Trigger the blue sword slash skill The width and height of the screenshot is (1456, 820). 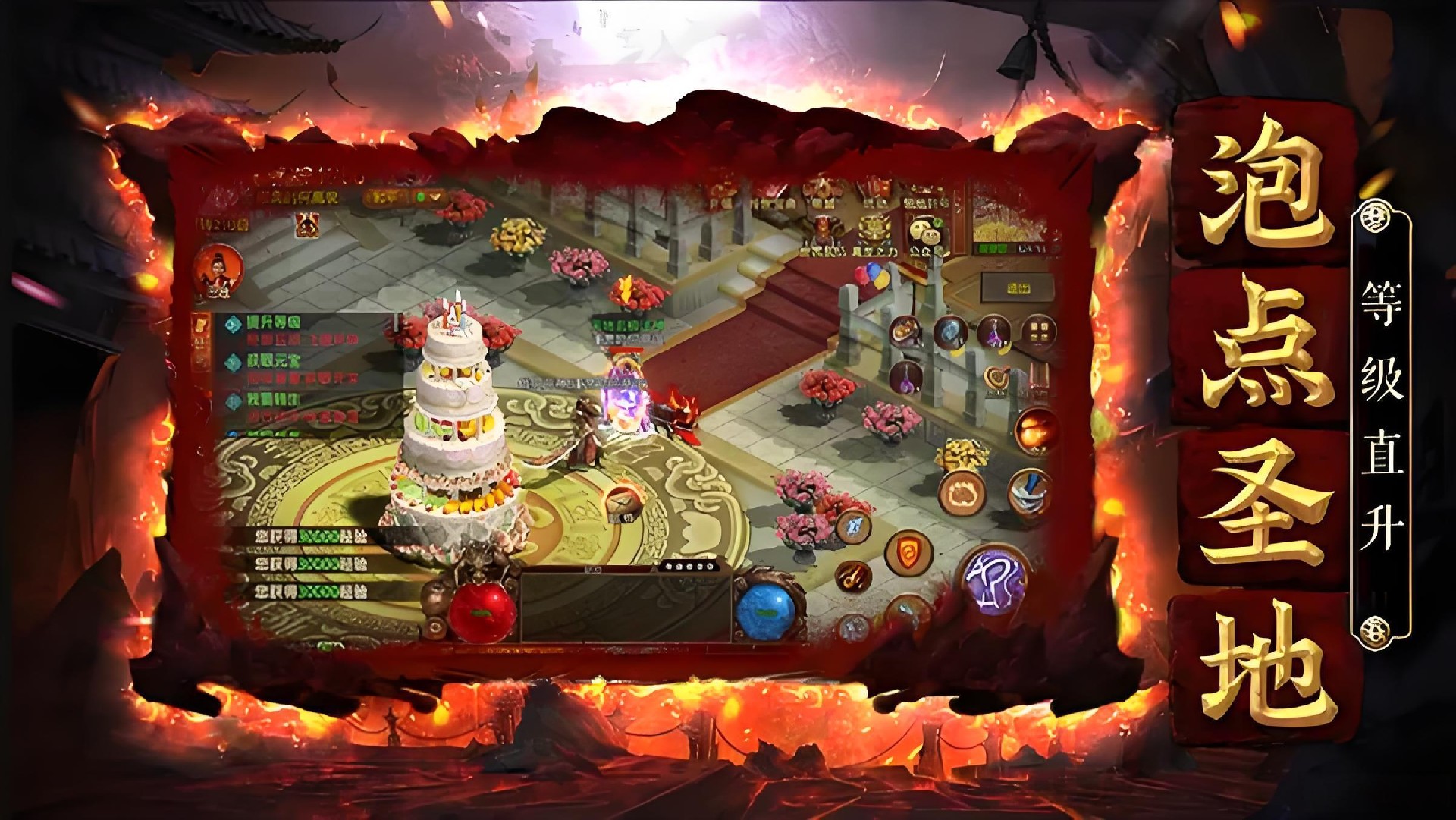point(1030,490)
